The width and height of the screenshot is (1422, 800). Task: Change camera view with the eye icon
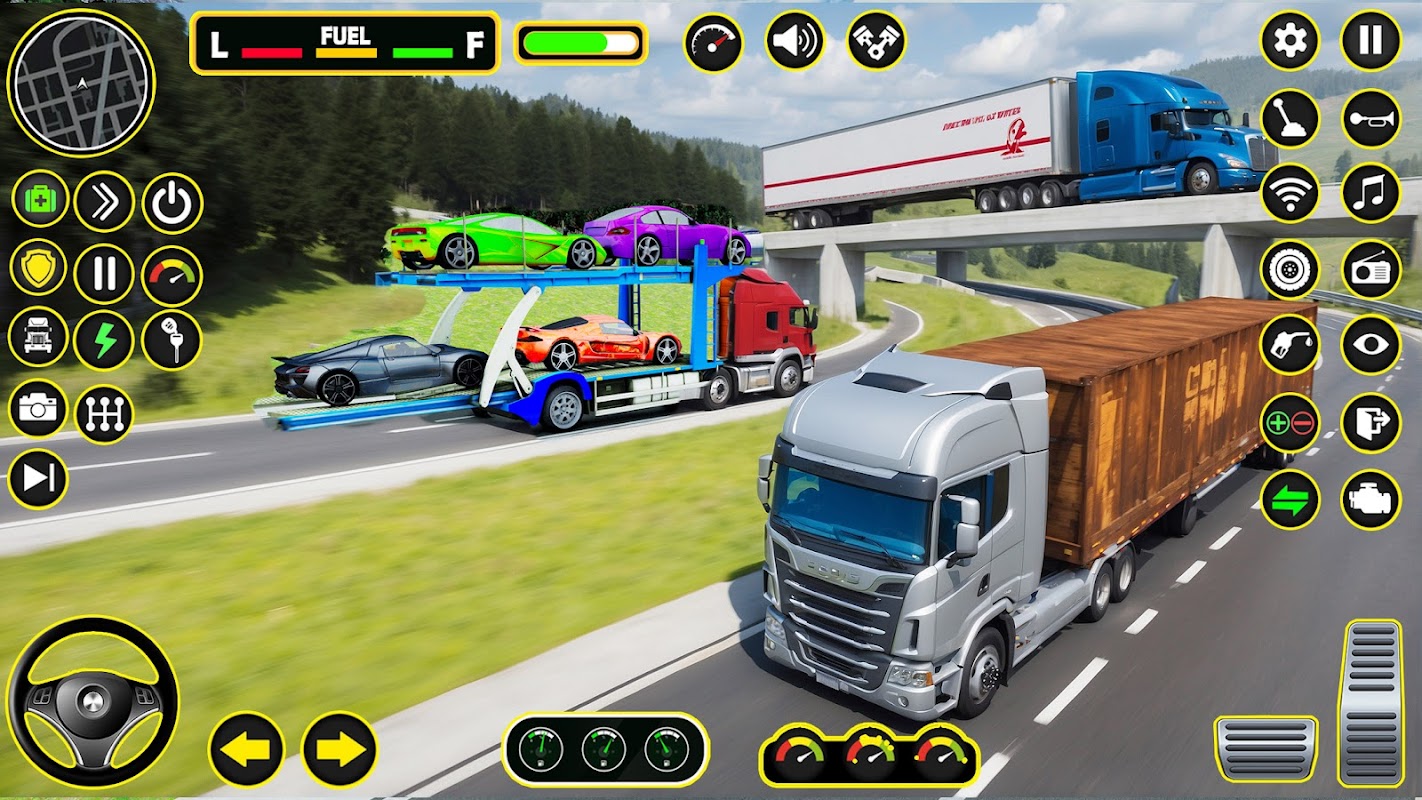(x=1371, y=344)
